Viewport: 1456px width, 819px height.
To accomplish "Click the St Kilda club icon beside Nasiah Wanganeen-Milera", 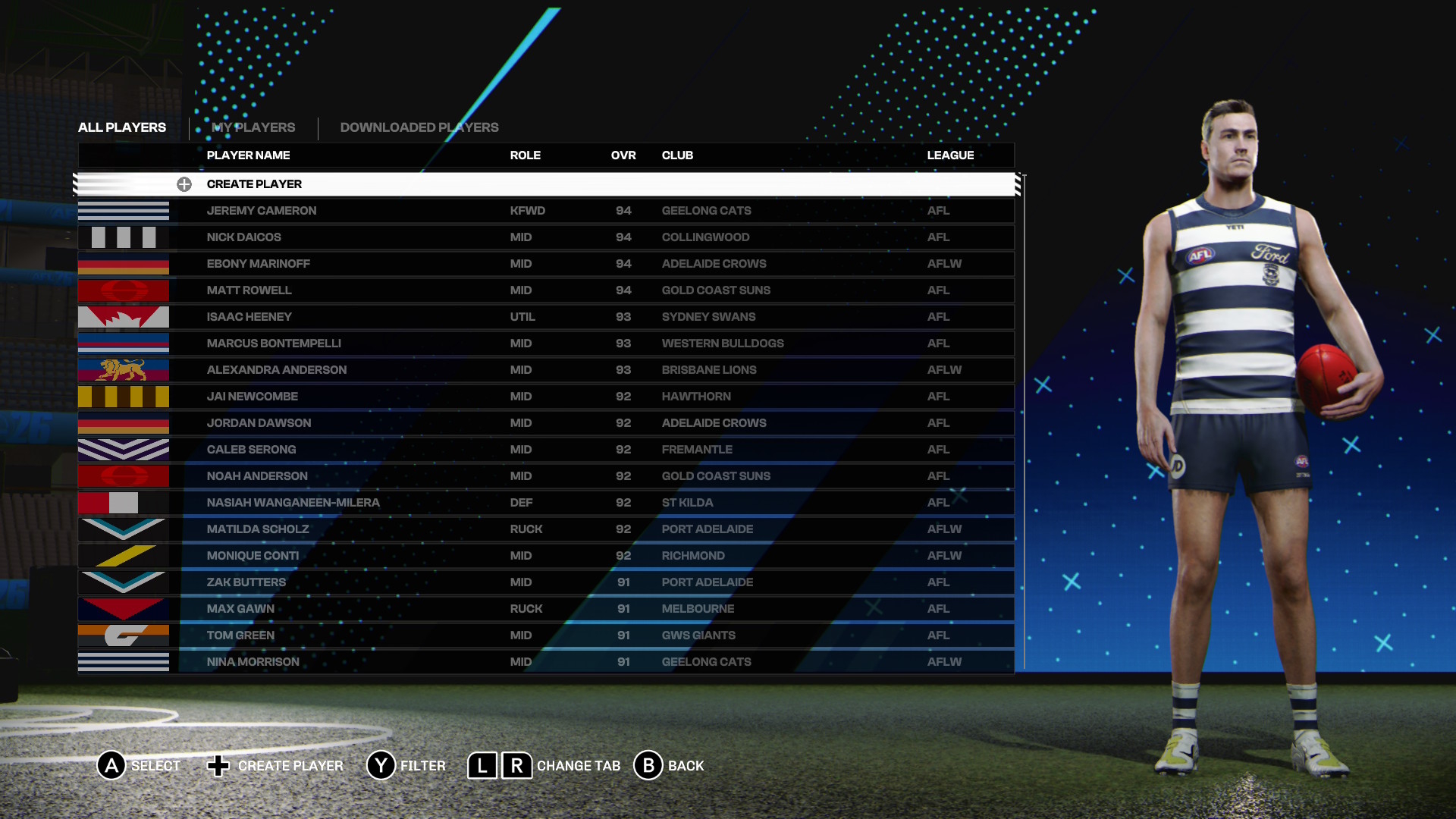I will pos(124,502).
